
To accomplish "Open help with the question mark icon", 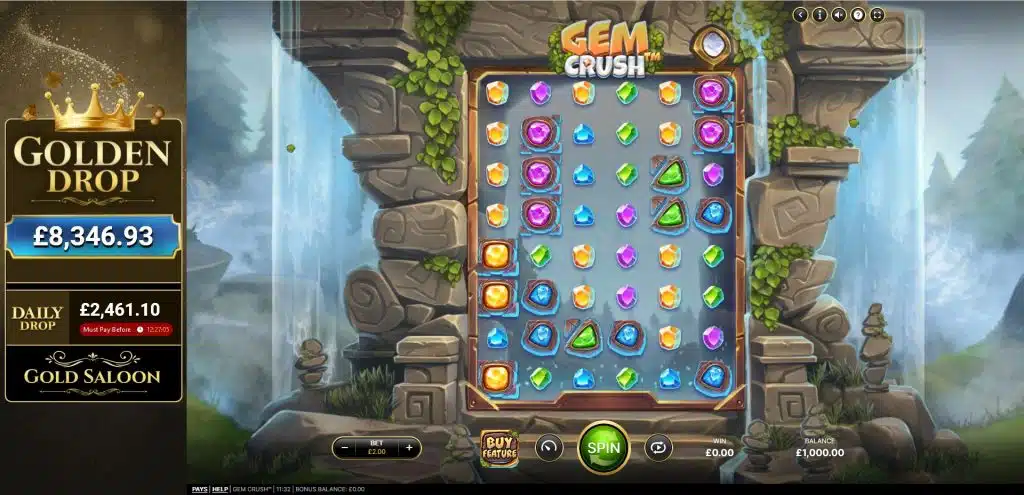I will point(858,14).
